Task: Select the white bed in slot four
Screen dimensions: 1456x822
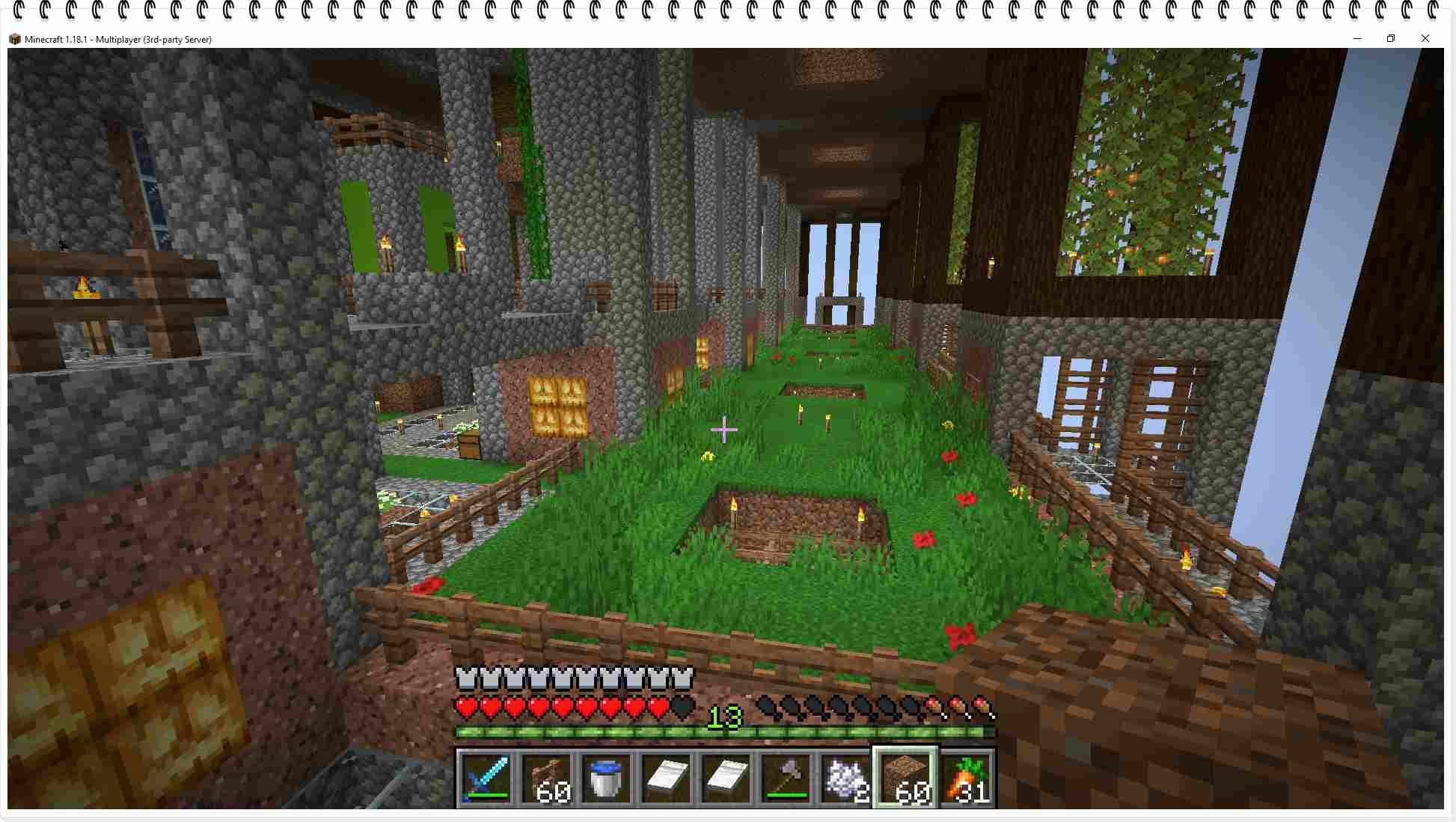Action: click(665, 777)
